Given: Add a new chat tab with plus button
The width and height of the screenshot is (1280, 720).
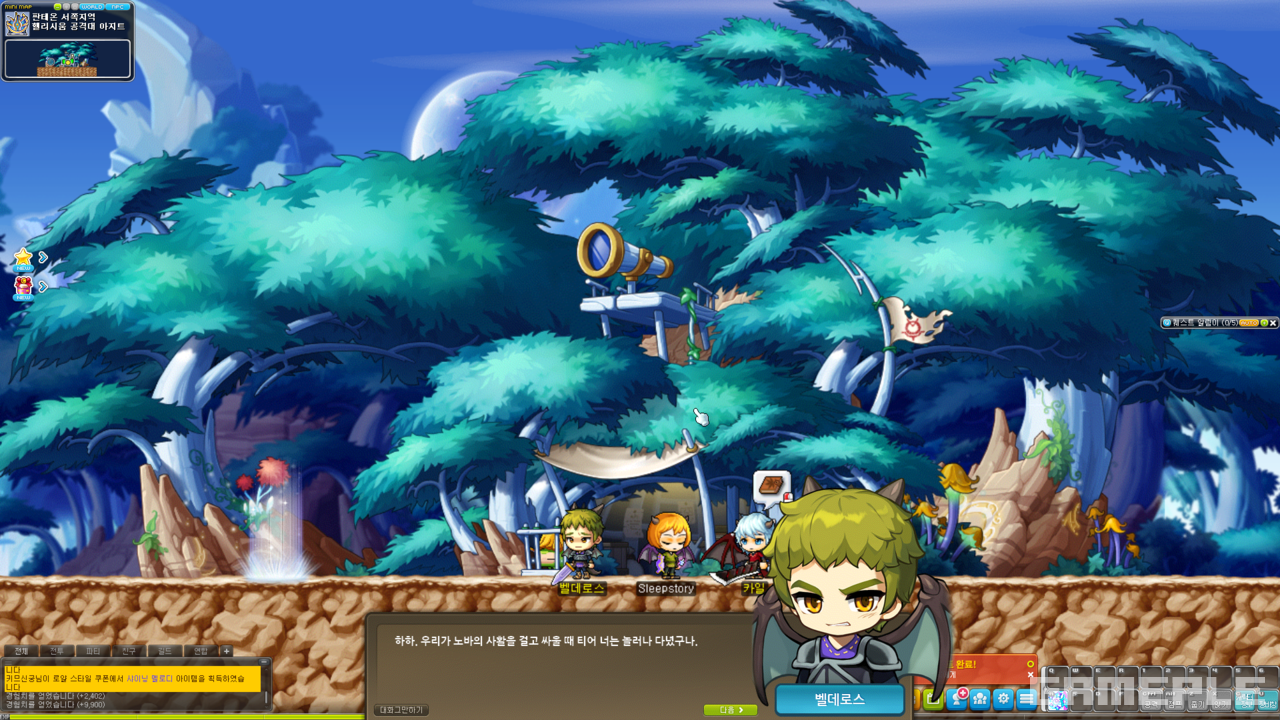Looking at the screenshot, I should coord(227,651).
